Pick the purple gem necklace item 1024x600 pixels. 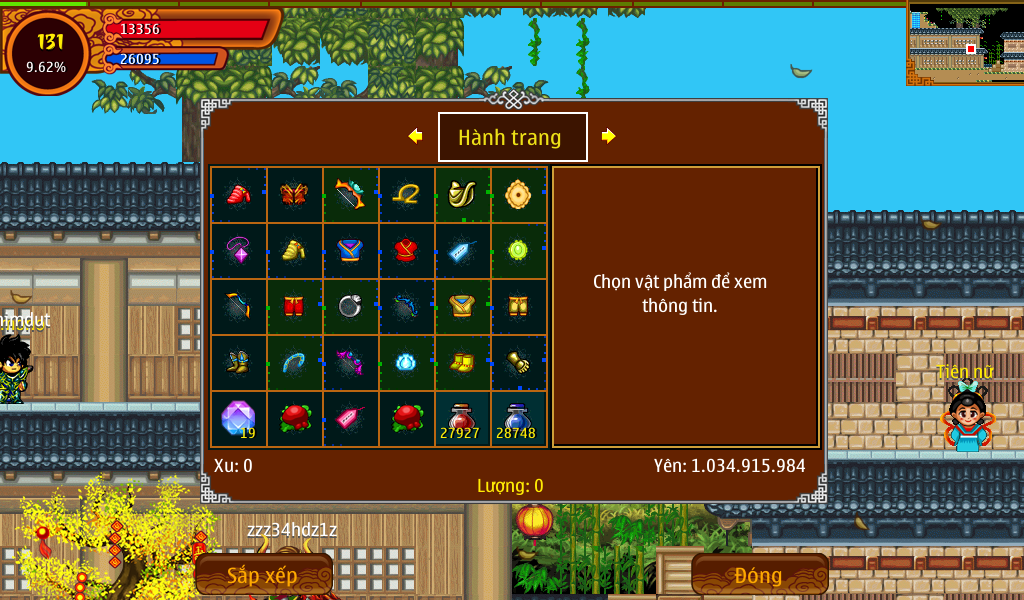pos(238,250)
